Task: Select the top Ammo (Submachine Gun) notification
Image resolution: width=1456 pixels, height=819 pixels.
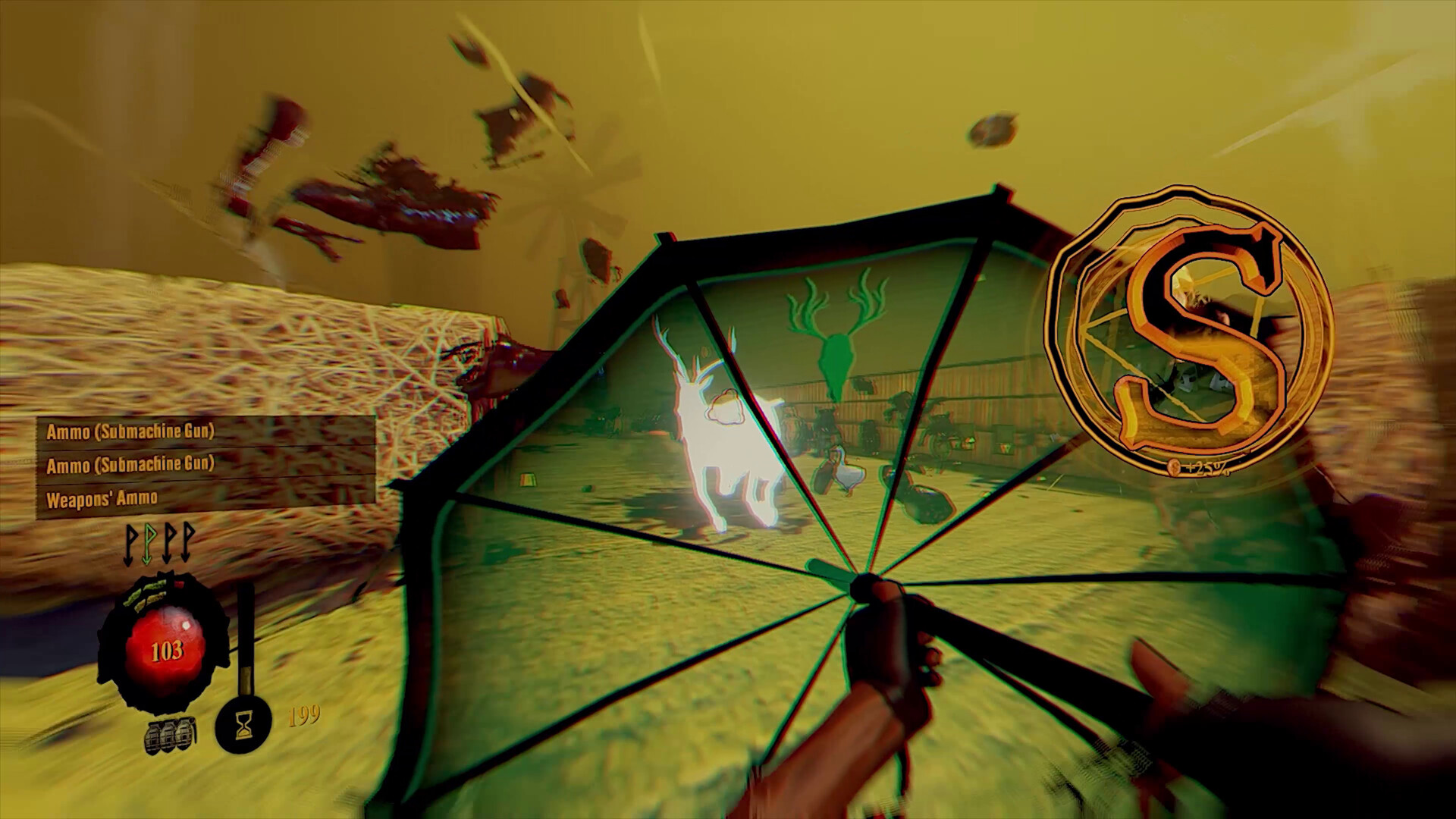Action: click(133, 431)
